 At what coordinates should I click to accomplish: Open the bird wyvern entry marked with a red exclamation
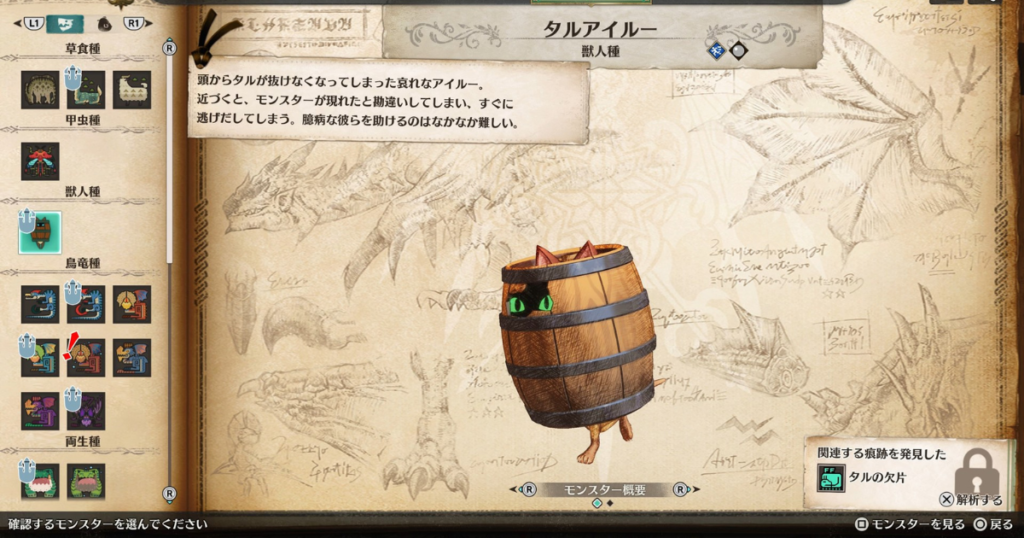pos(86,357)
